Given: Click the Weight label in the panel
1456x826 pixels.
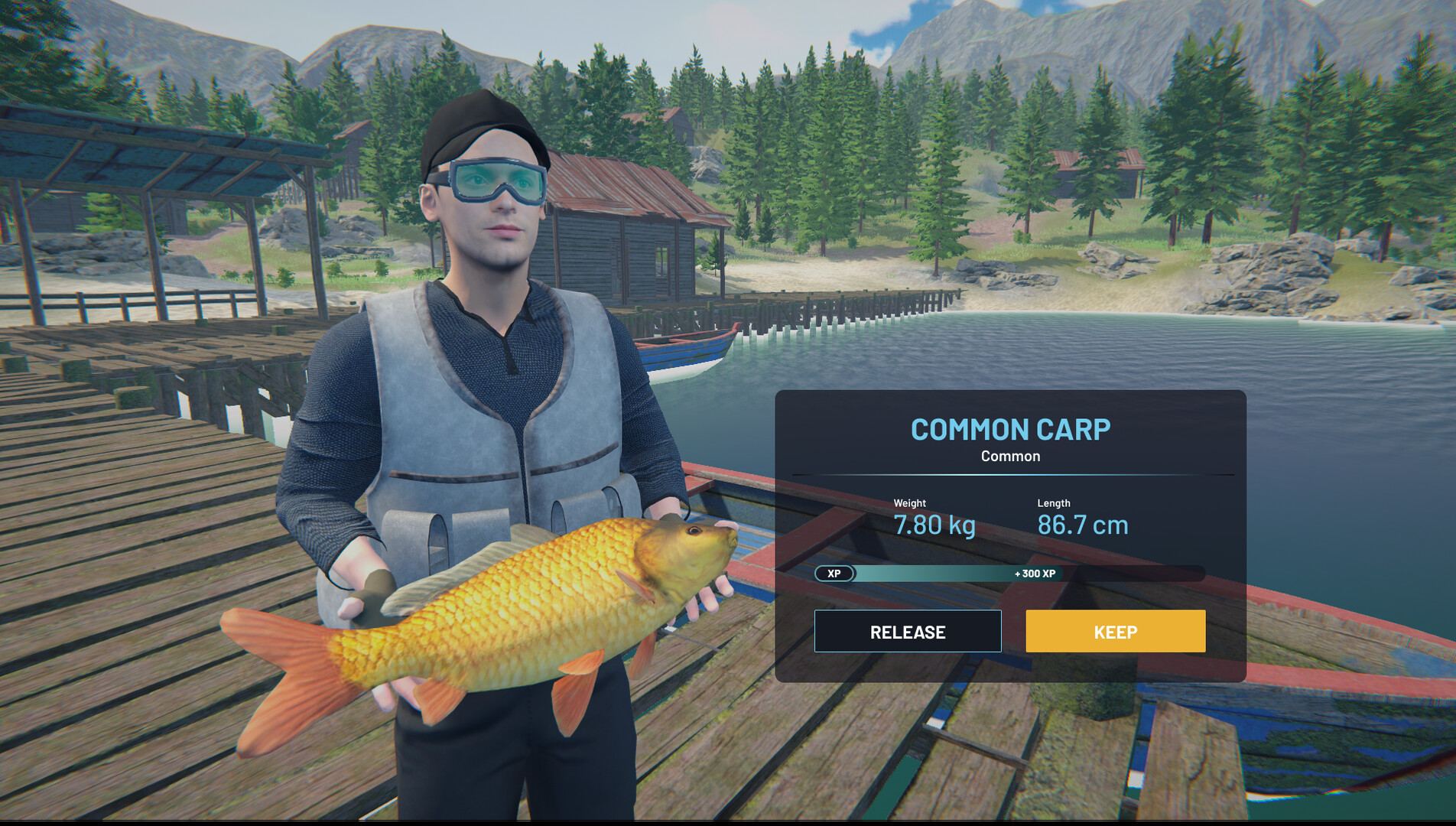Looking at the screenshot, I should click(908, 503).
